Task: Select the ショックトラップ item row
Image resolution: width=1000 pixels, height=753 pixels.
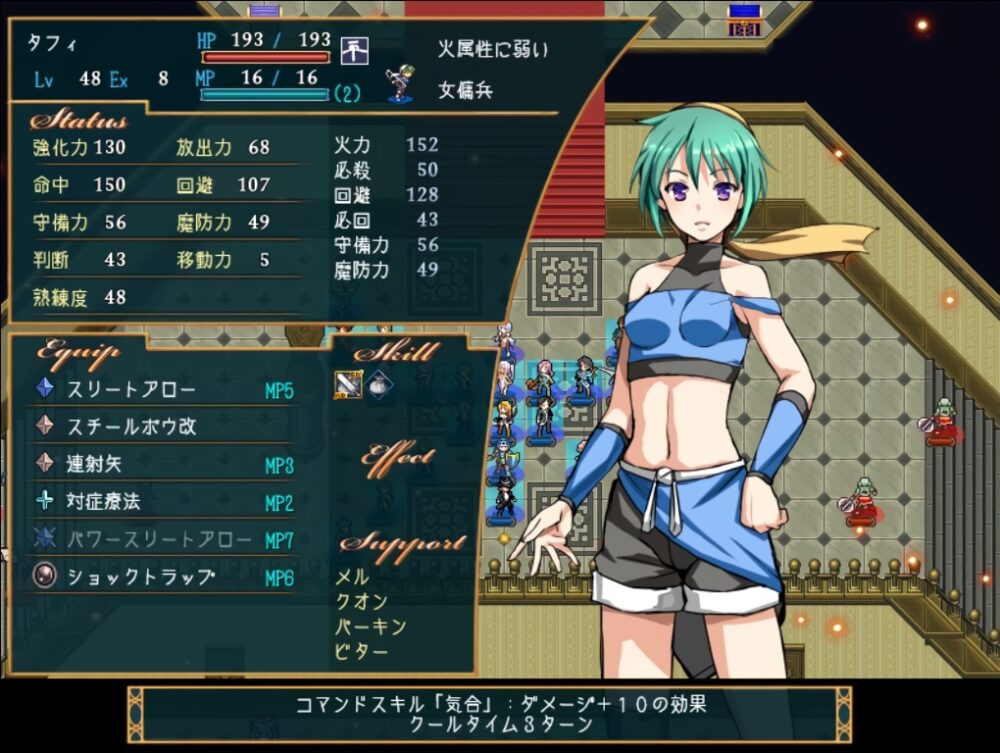Action: pos(140,577)
